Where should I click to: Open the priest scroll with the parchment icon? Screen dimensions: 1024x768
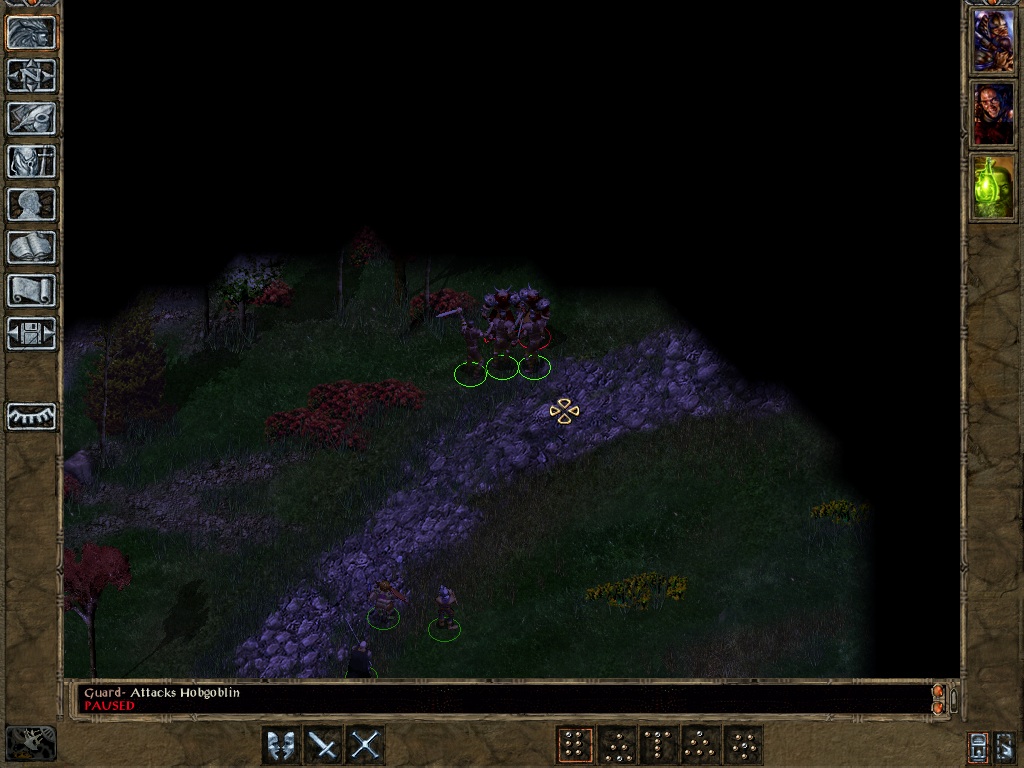coord(31,290)
